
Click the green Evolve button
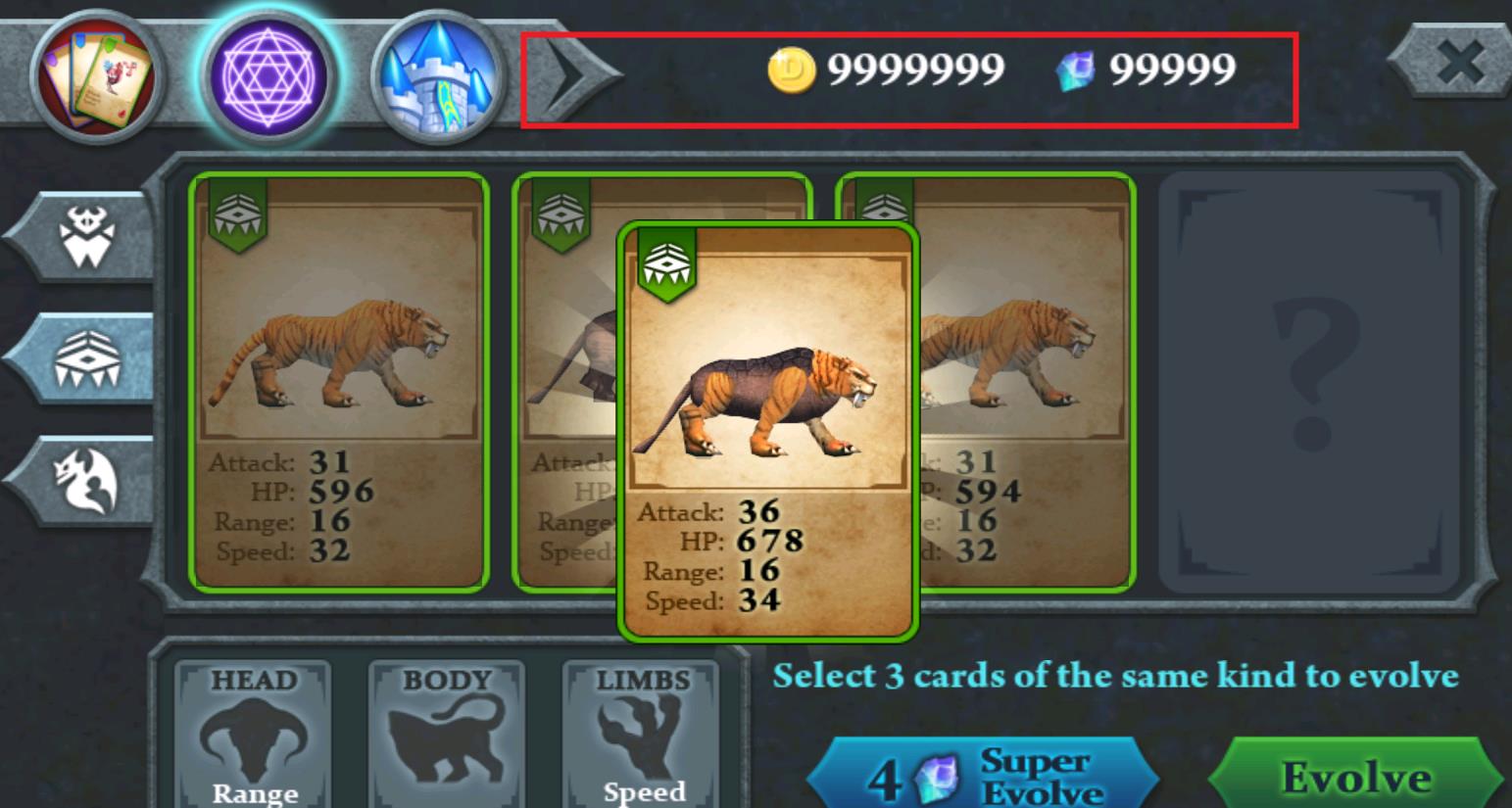1356,777
